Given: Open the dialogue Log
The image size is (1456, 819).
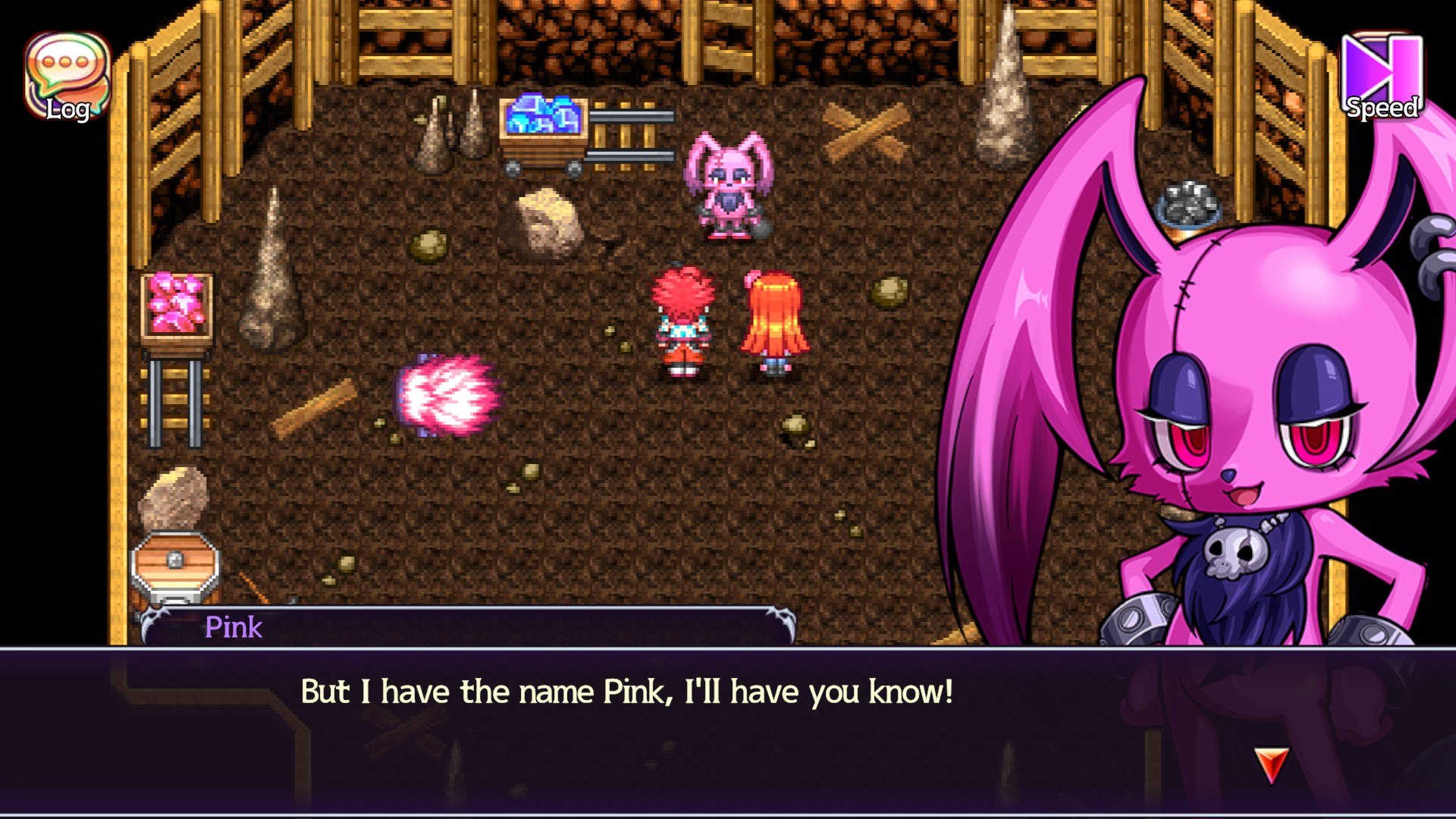Looking at the screenshot, I should point(68,76).
